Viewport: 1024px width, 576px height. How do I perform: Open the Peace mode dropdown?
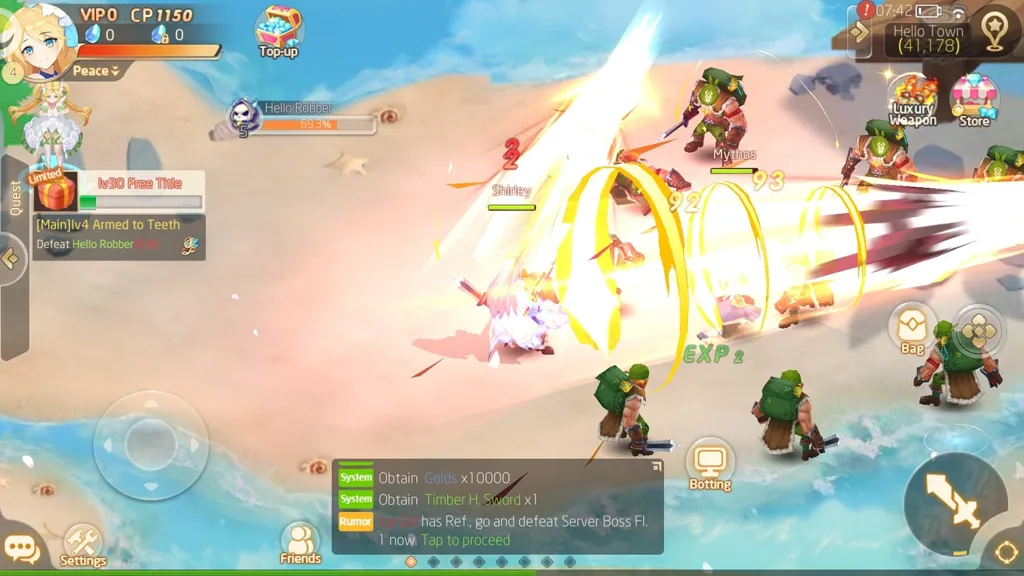(x=96, y=71)
